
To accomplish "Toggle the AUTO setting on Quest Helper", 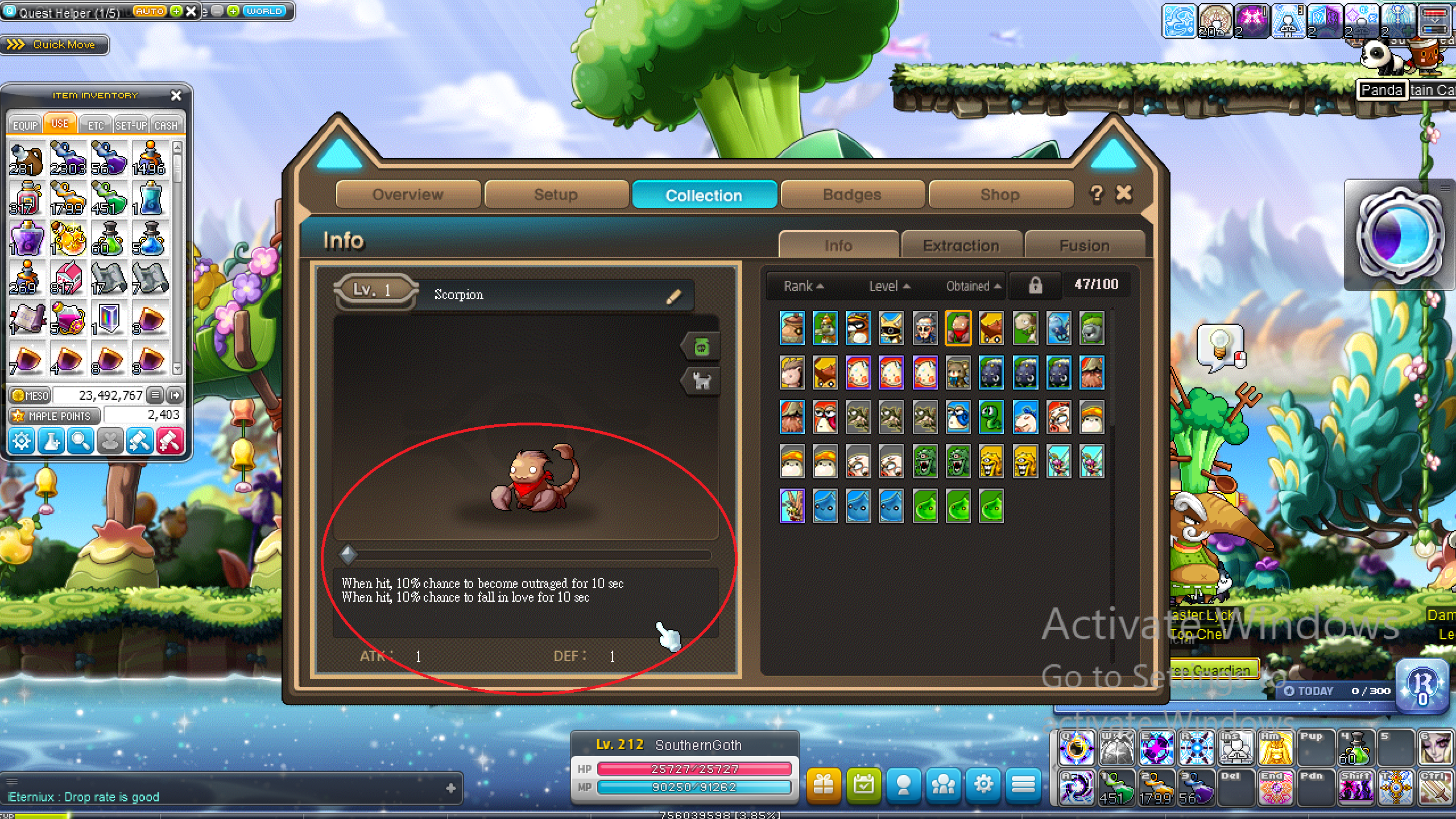I will (149, 11).
